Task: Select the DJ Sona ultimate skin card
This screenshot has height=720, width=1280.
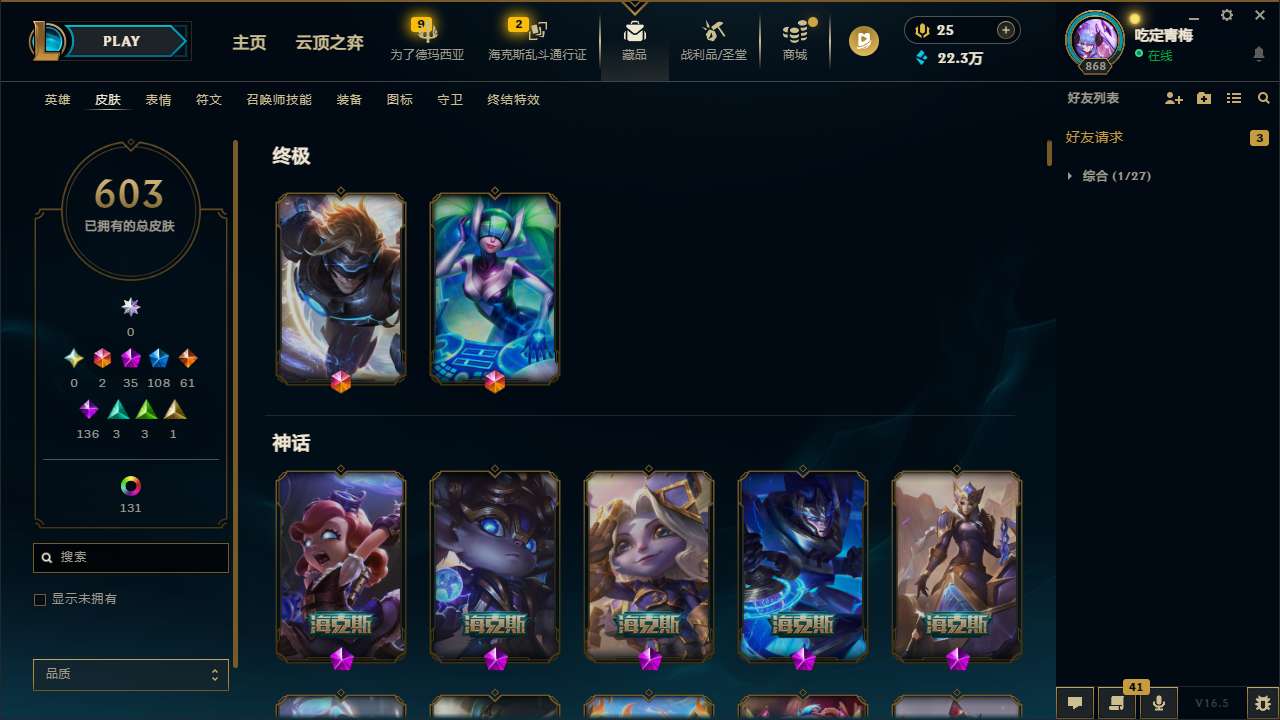Action: point(494,288)
